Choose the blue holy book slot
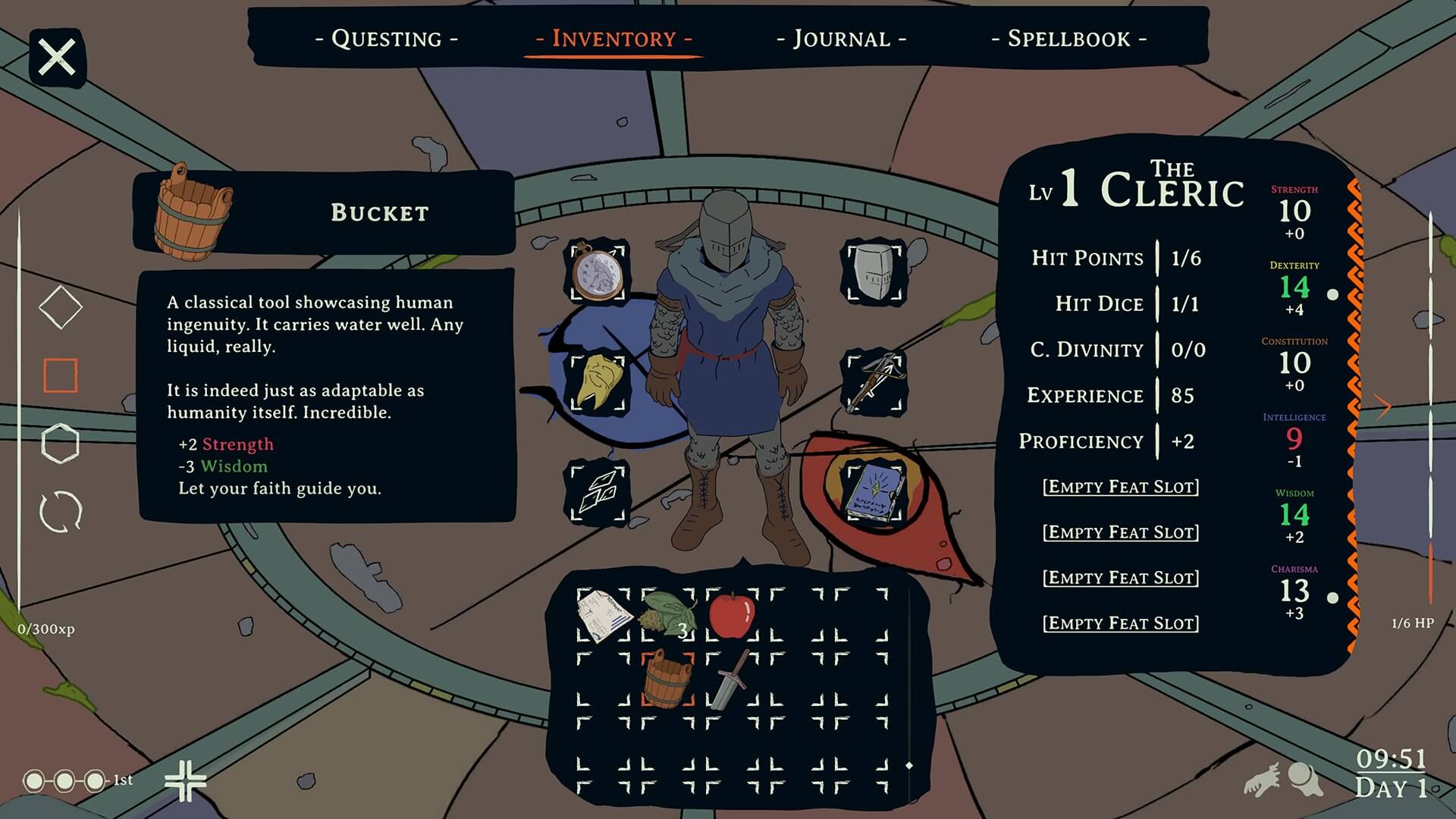1456x819 pixels. click(x=874, y=492)
